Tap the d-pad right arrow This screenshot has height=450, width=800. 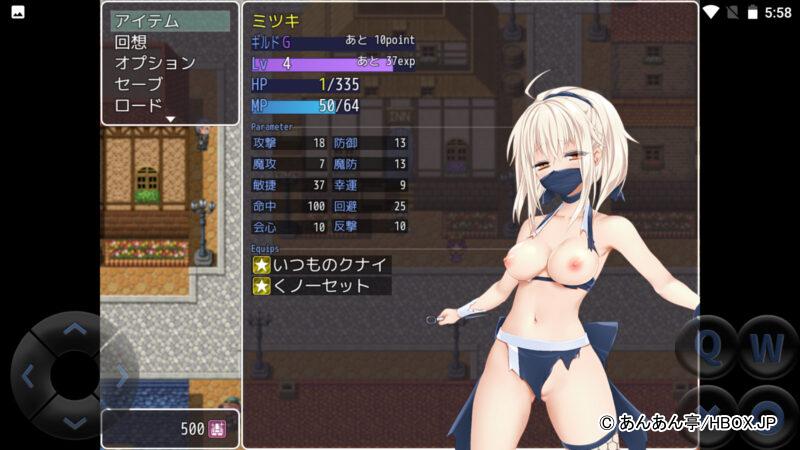click(x=123, y=376)
